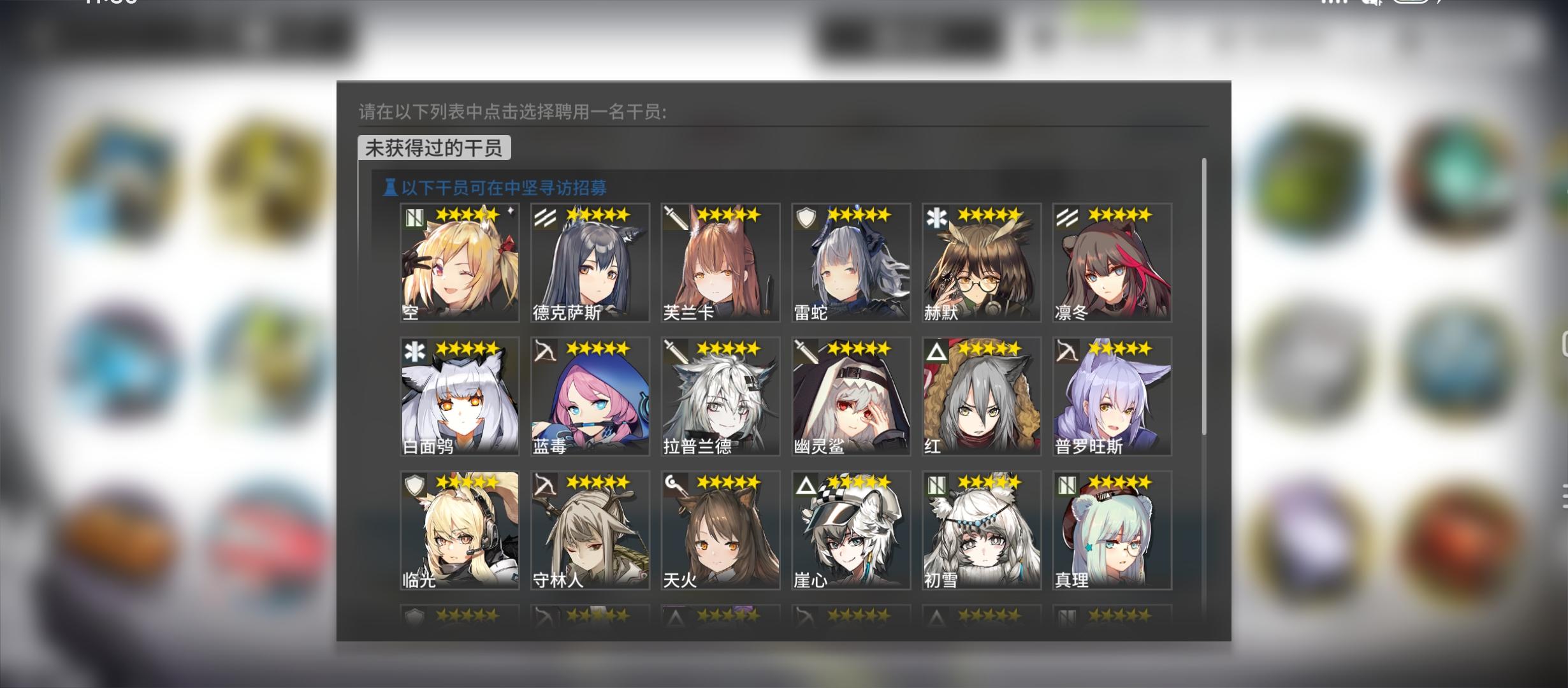Image resolution: width=1568 pixels, height=688 pixels.
Task: Switch to the 未获得过的干员 tab
Action: (x=433, y=147)
